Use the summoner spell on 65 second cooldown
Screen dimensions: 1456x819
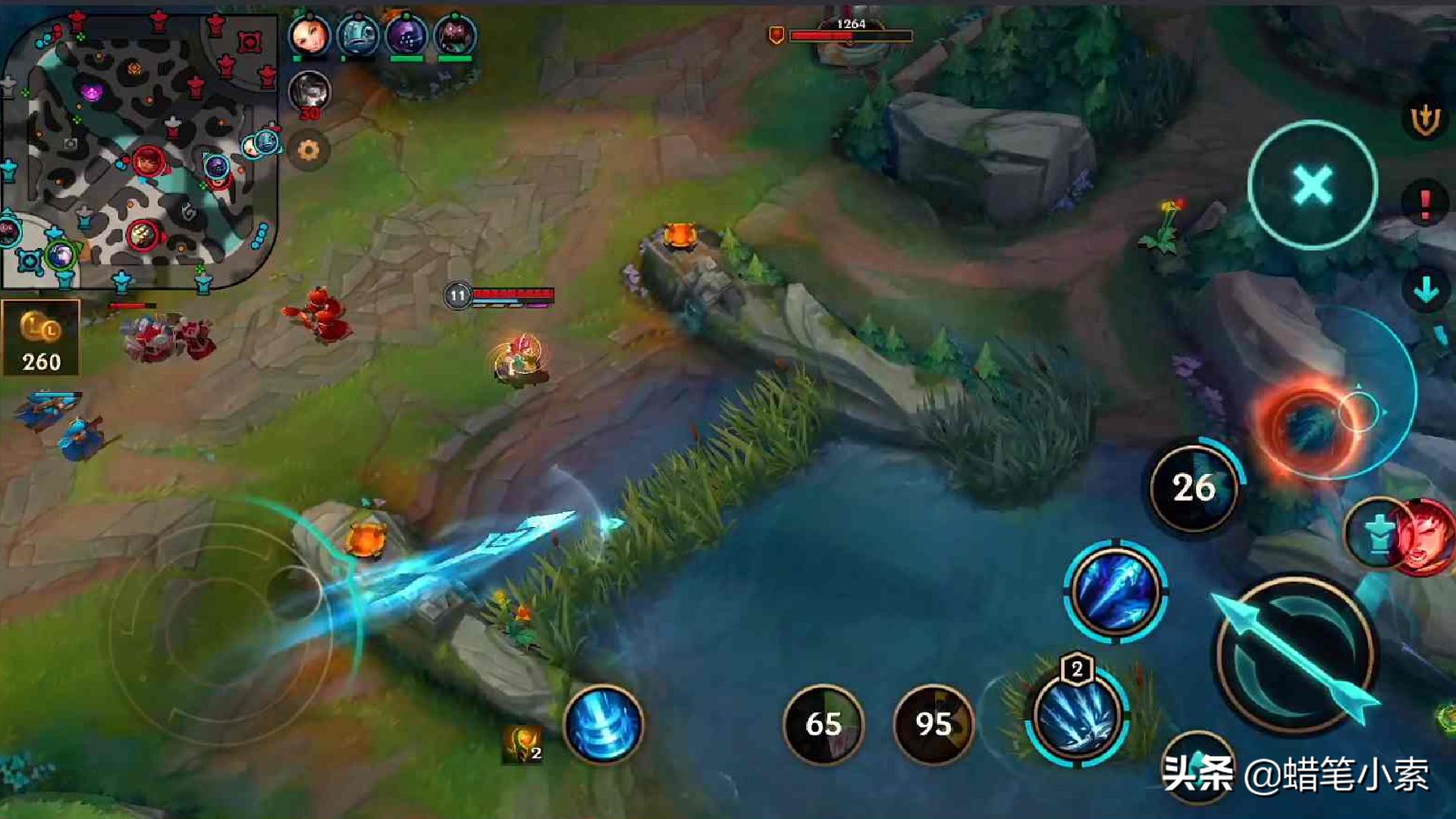(827, 724)
